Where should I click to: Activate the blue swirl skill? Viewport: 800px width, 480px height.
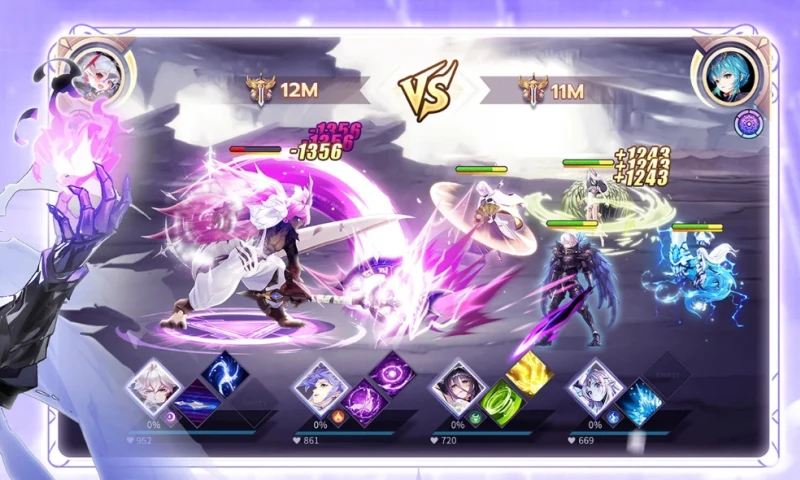pos(225,372)
